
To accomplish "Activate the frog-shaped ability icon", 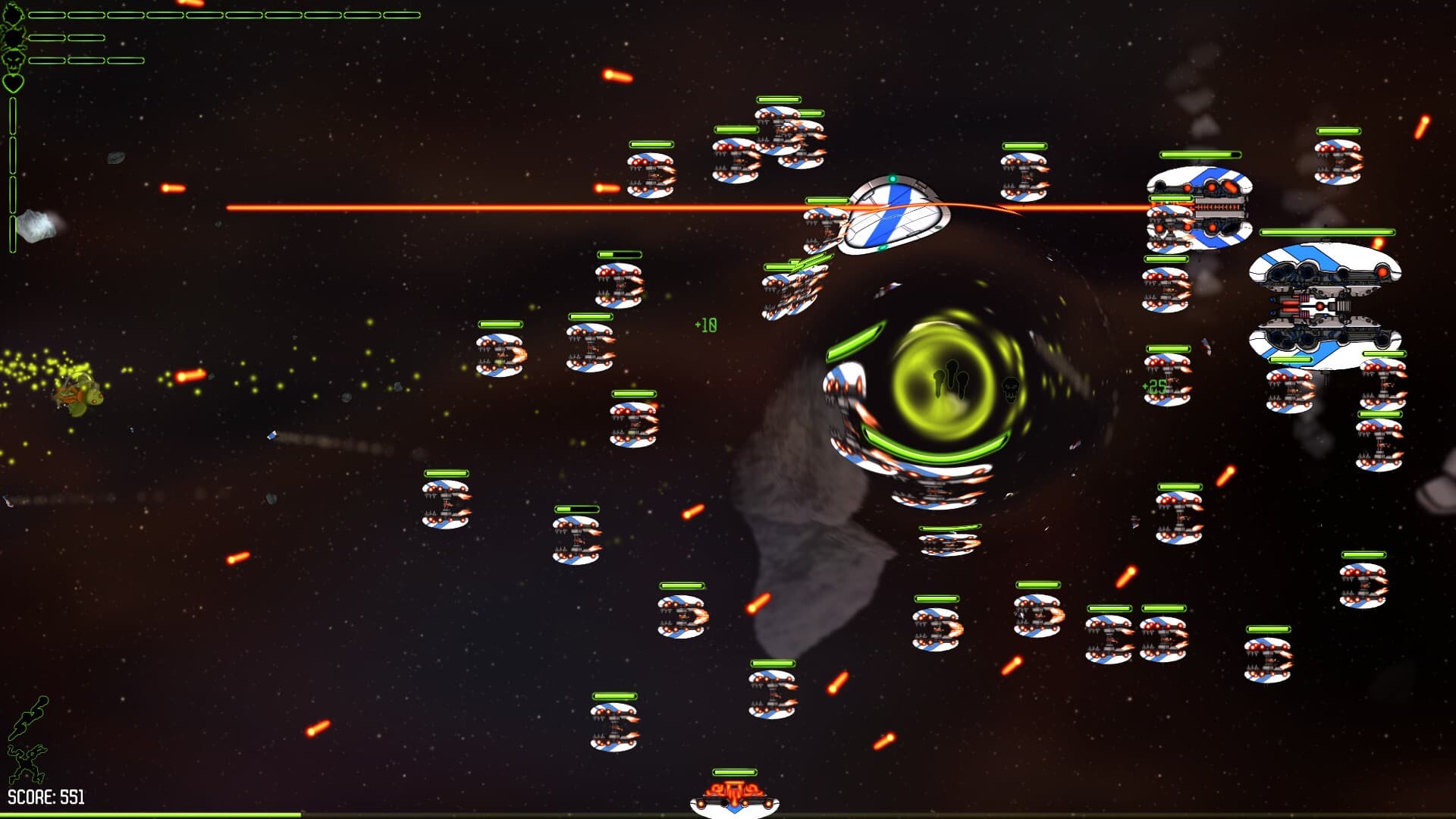I will pyautogui.click(x=27, y=762).
